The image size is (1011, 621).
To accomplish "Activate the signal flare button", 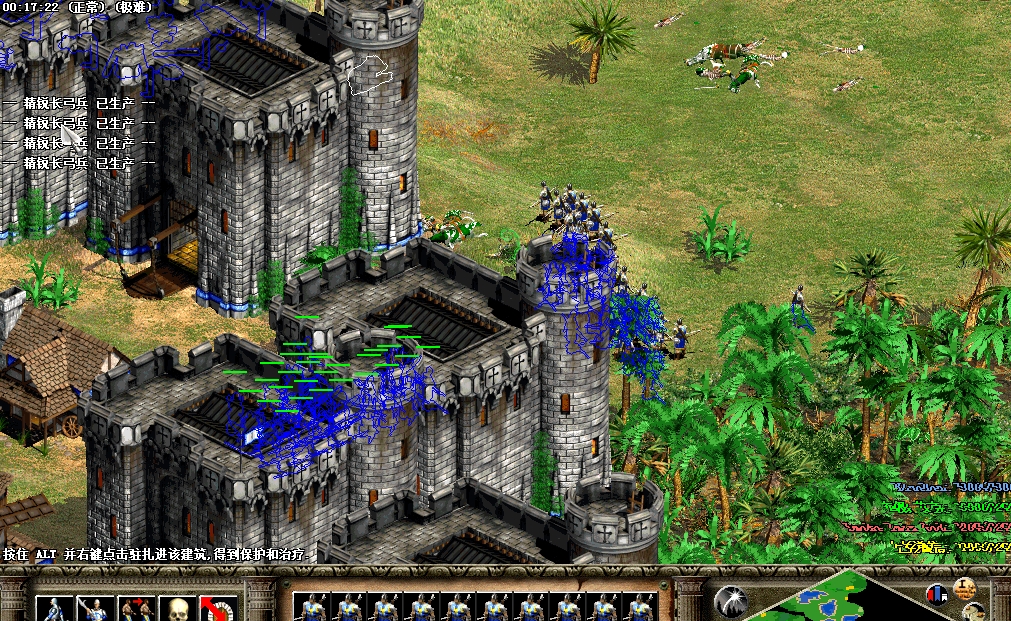I will pyautogui.click(x=731, y=600).
